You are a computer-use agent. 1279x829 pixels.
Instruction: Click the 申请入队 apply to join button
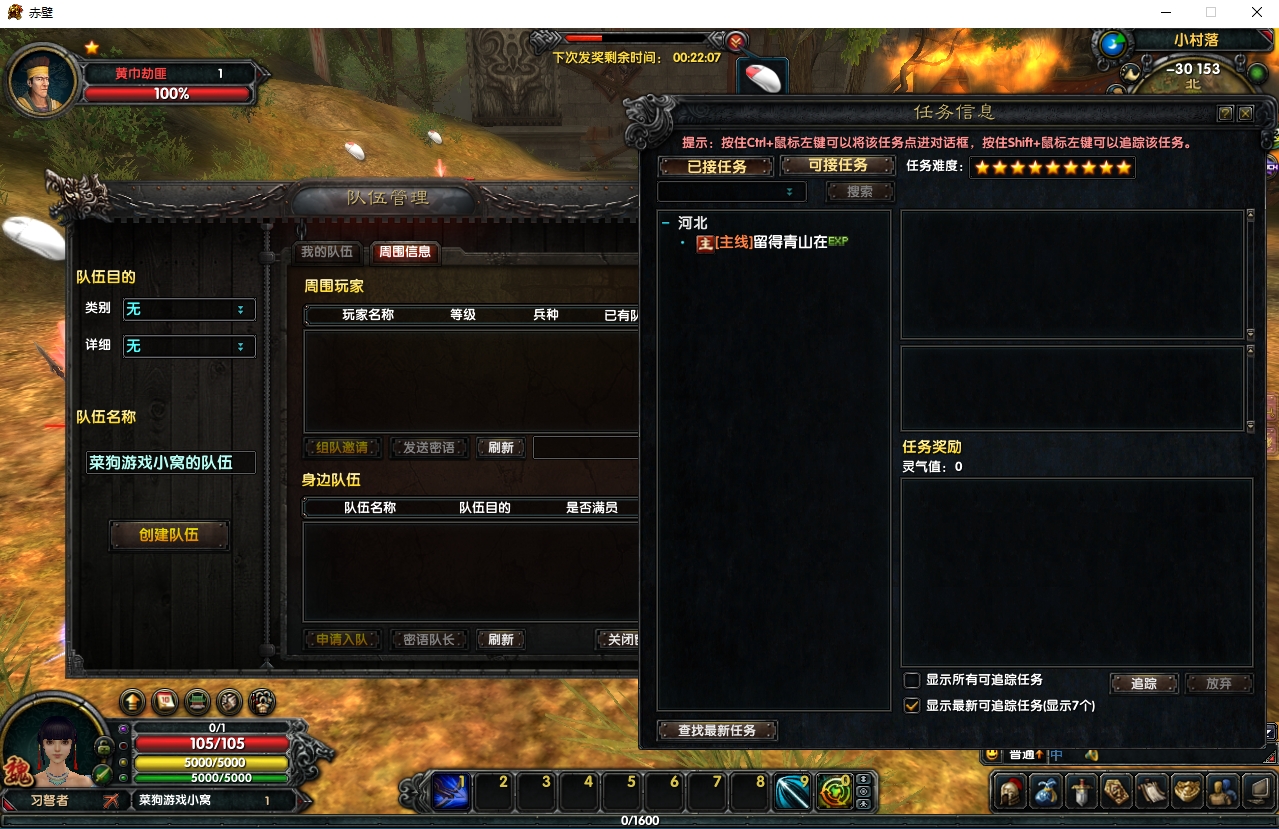tap(342, 640)
